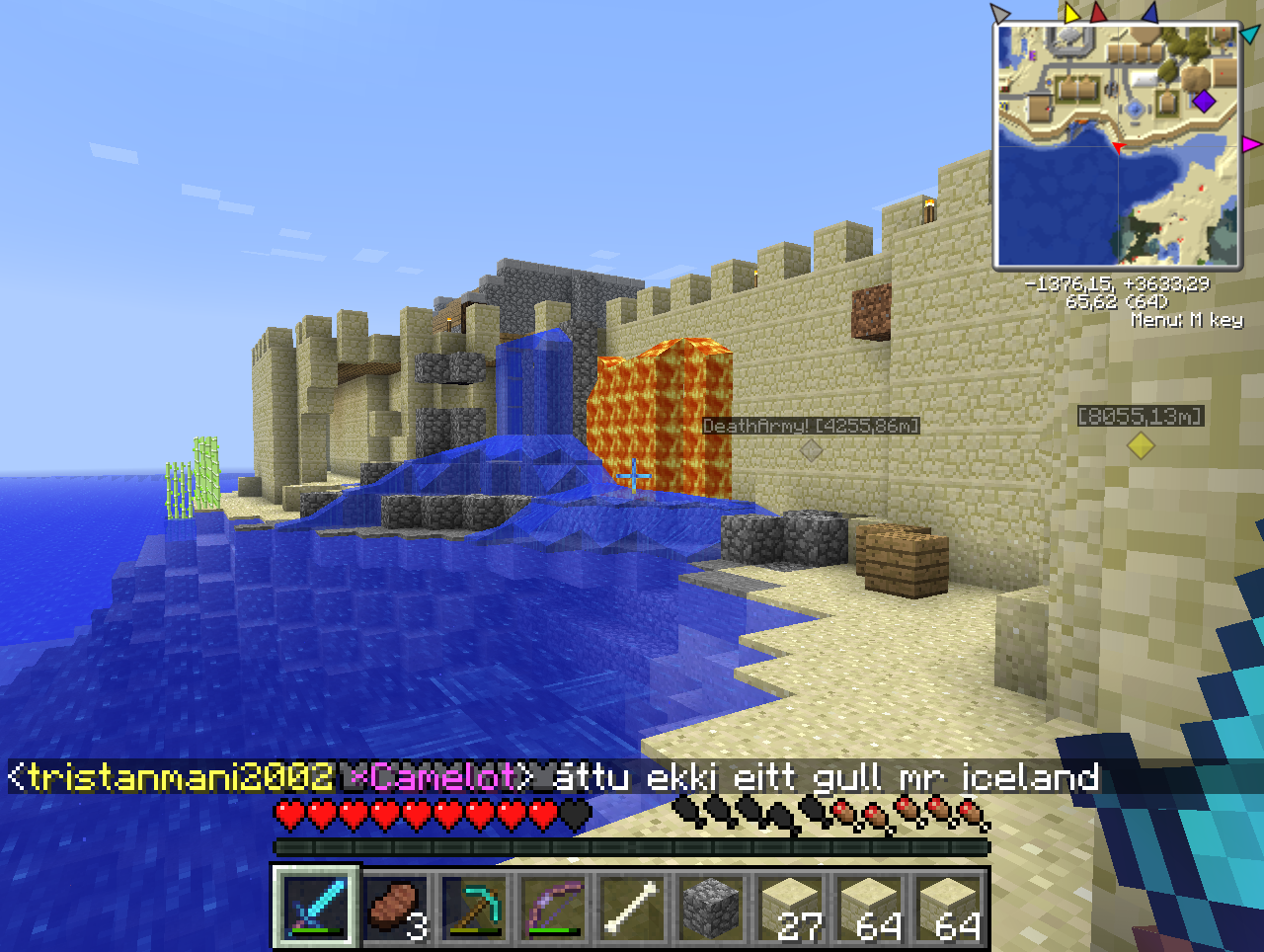Screen dimensions: 1264x952
Task: Click the gray waypoint arrow at minimap corner
Action: (x=1000, y=14)
